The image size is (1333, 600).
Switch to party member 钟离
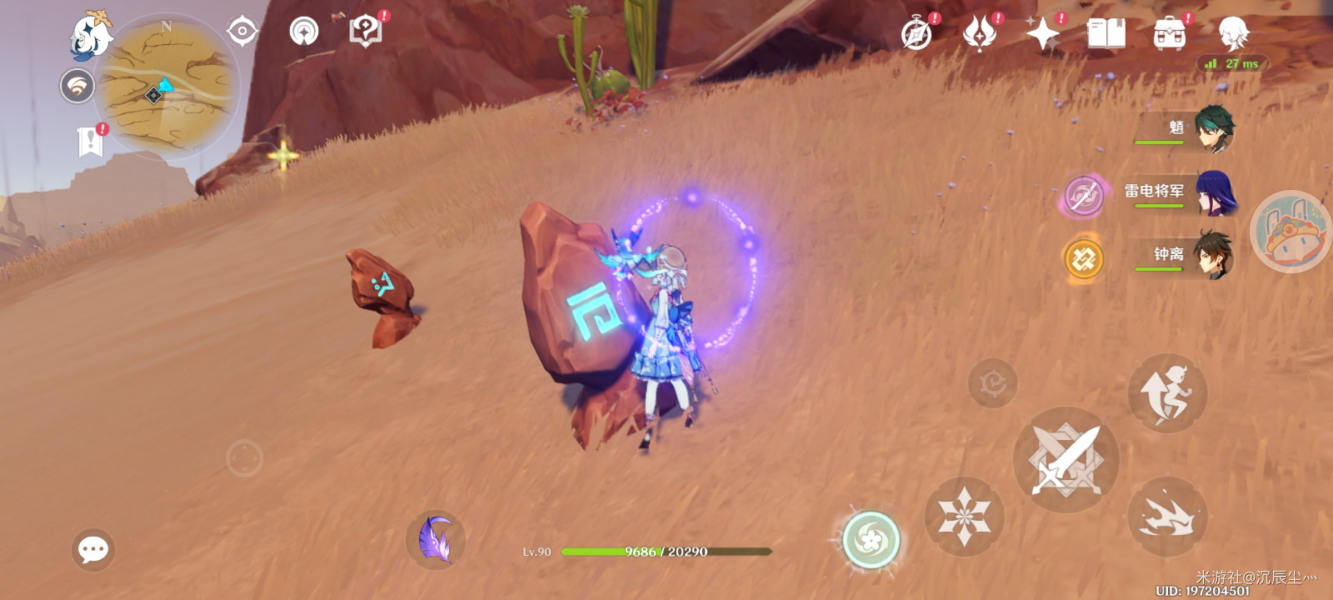coord(1214,257)
